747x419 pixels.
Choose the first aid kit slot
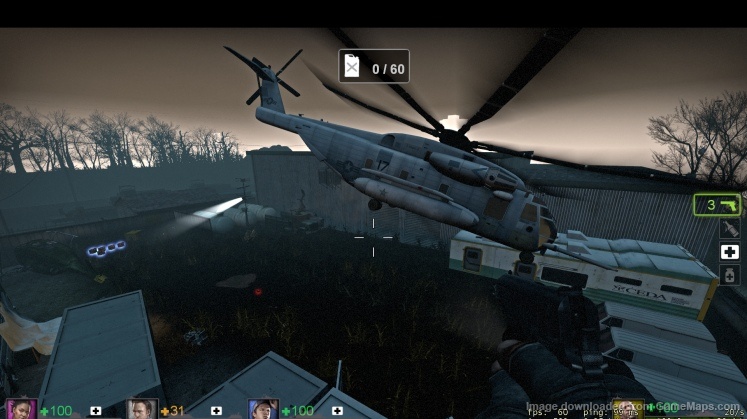coord(730,251)
